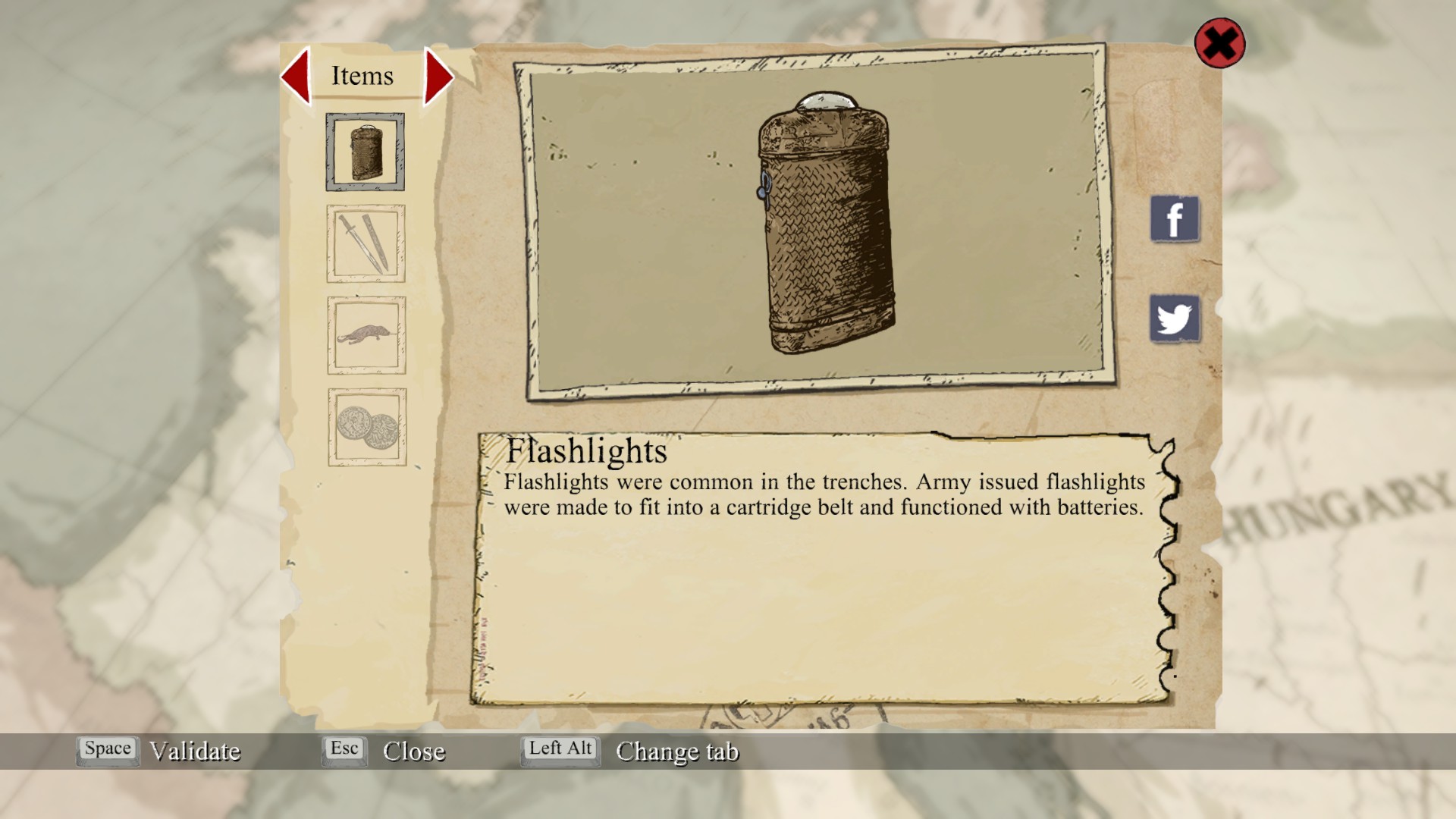The image size is (1456, 819).
Task: Select the flashlight item thumbnail
Action: pos(366,152)
